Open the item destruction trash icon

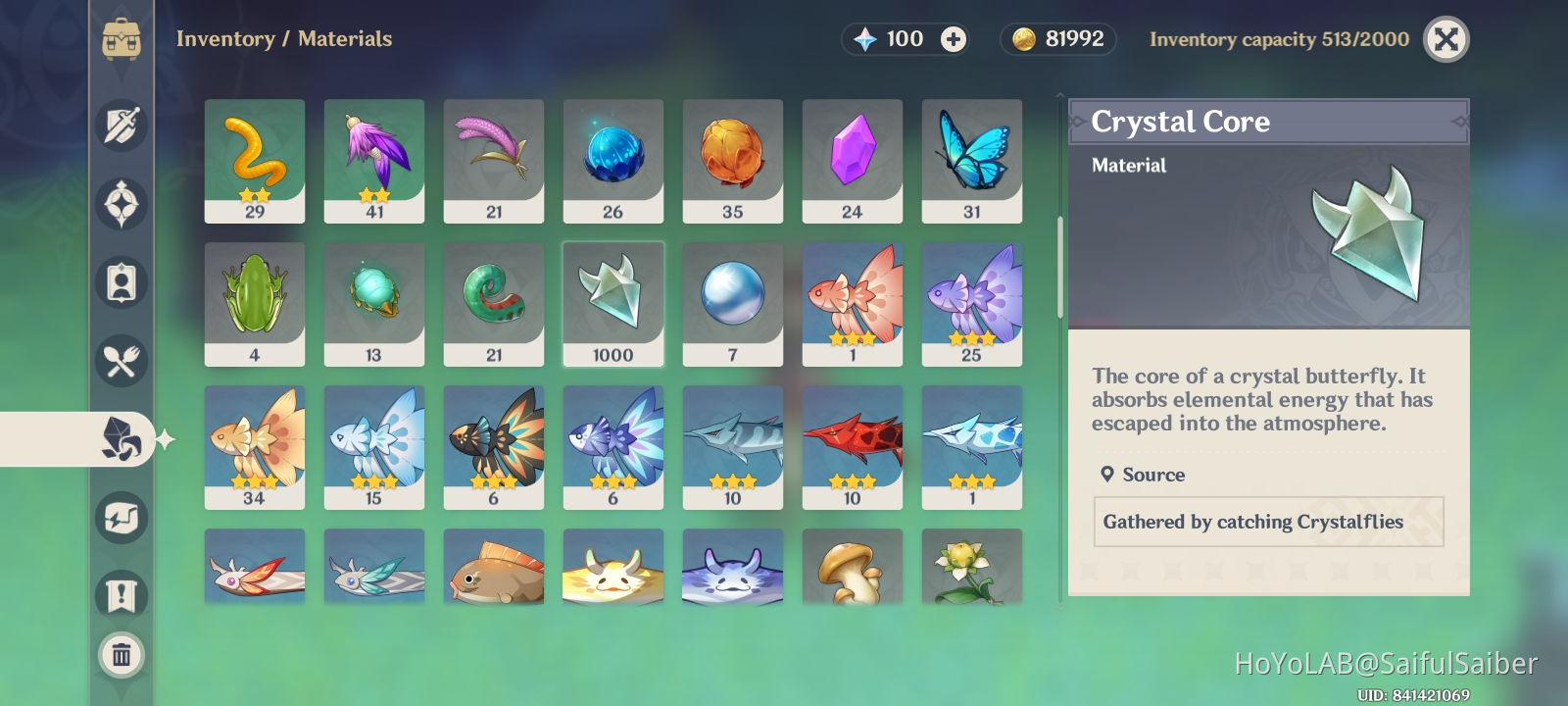pos(121,655)
